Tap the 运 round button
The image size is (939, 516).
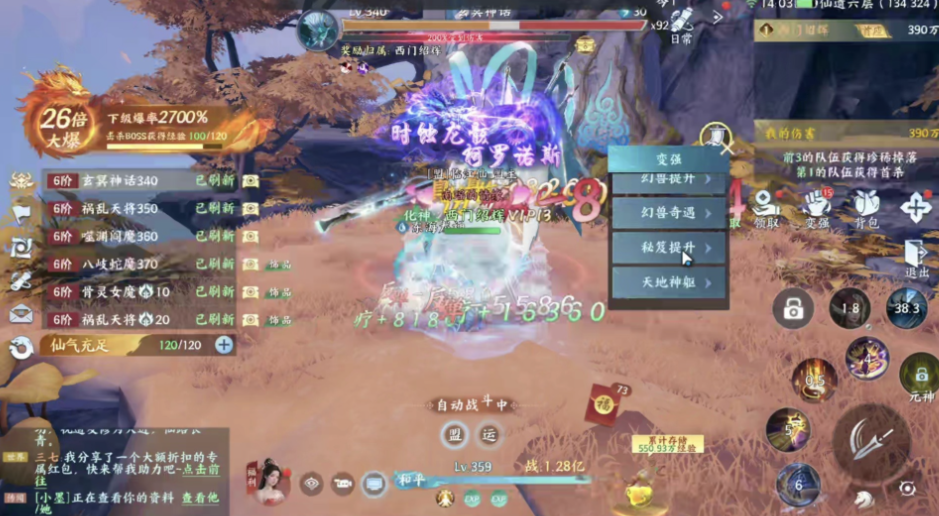[489, 435]
